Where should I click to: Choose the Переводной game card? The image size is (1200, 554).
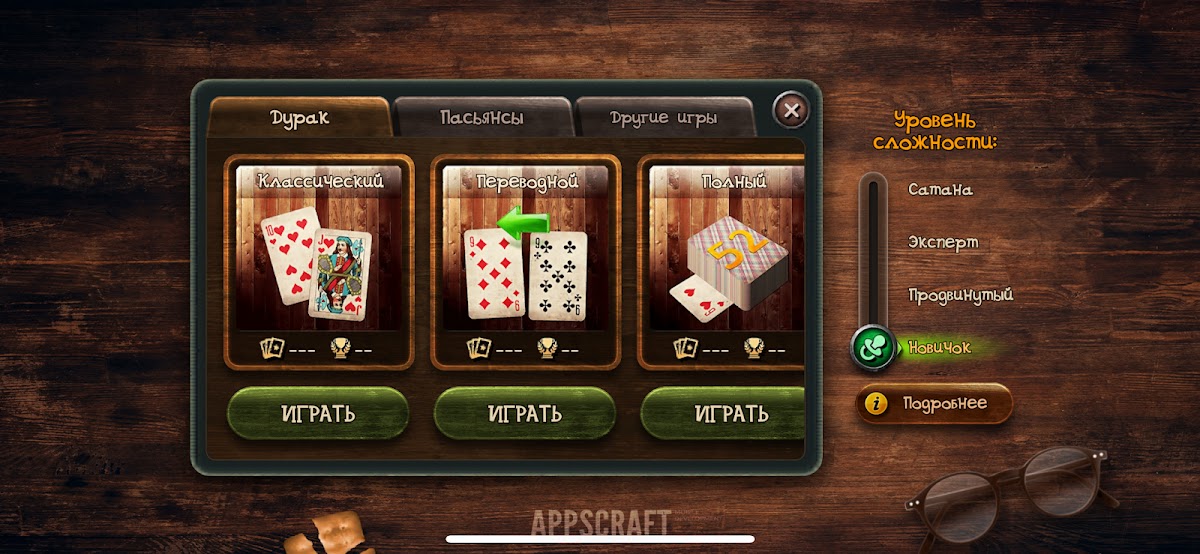pos(527,260)
